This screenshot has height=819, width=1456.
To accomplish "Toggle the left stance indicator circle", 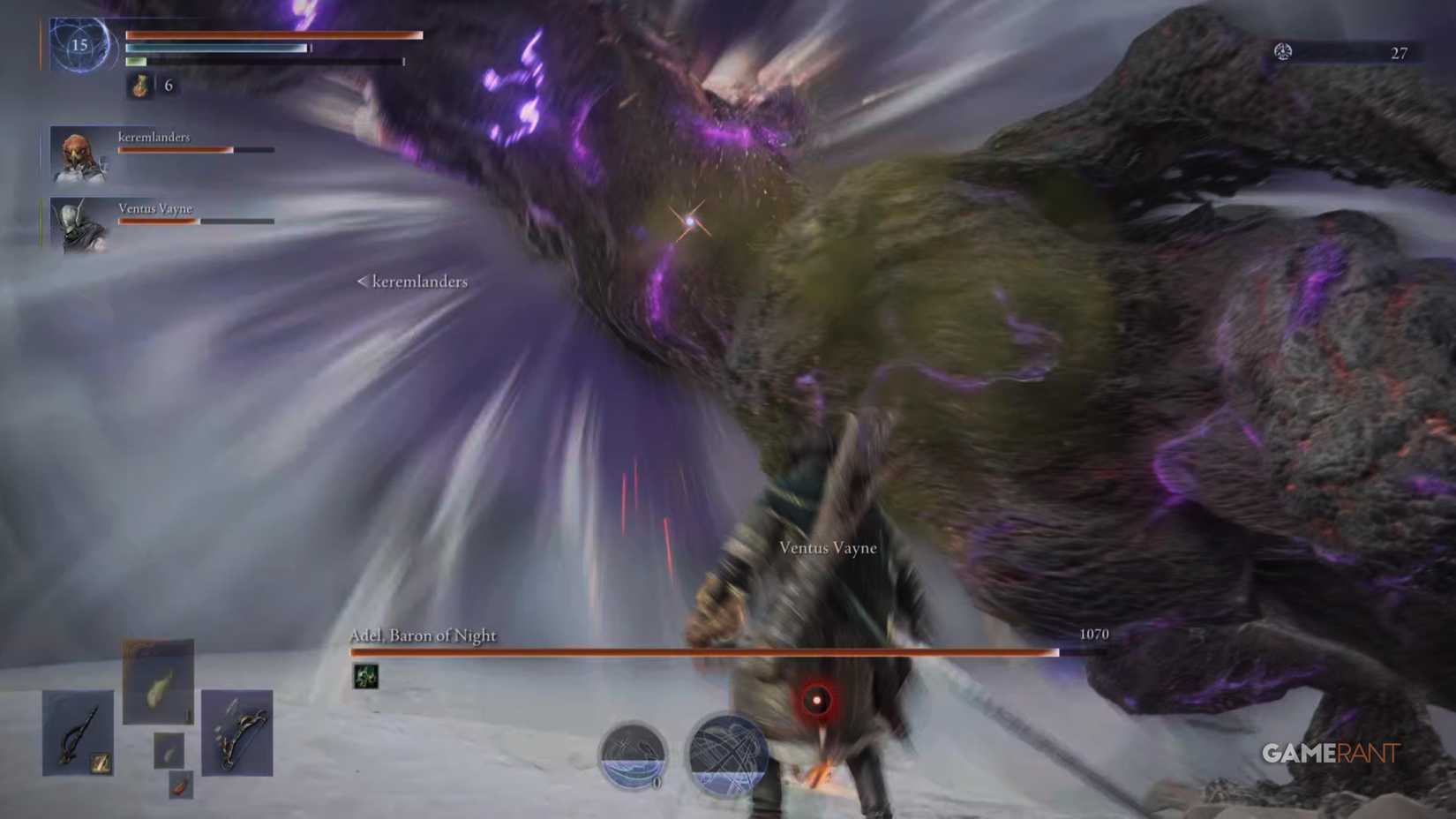I will pos(634,755).
